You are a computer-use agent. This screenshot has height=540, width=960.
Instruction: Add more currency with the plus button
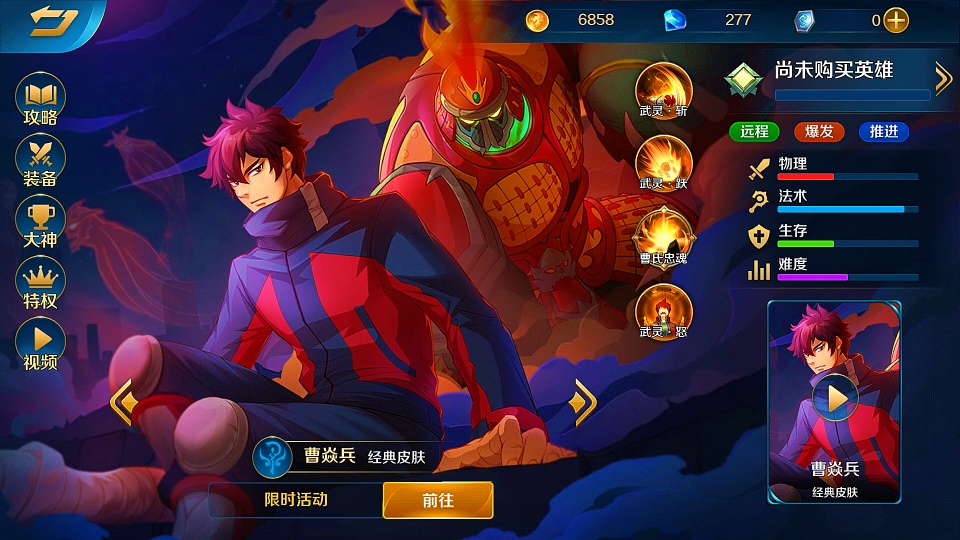[x=896, y=20]
